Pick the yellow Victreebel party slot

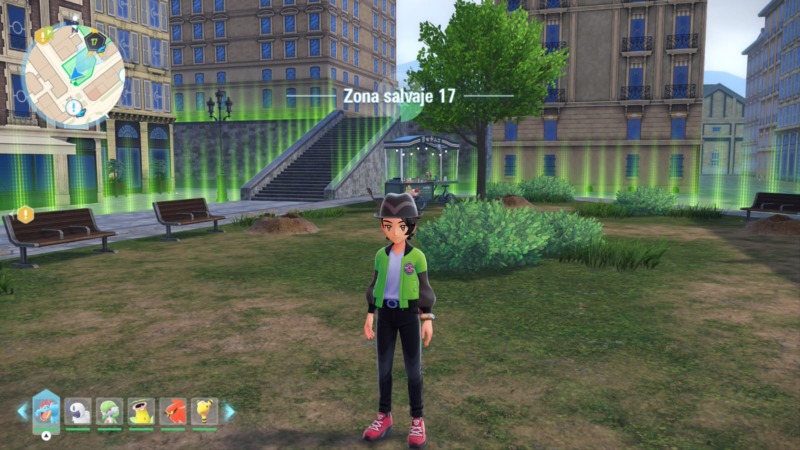tap(141, 411)
